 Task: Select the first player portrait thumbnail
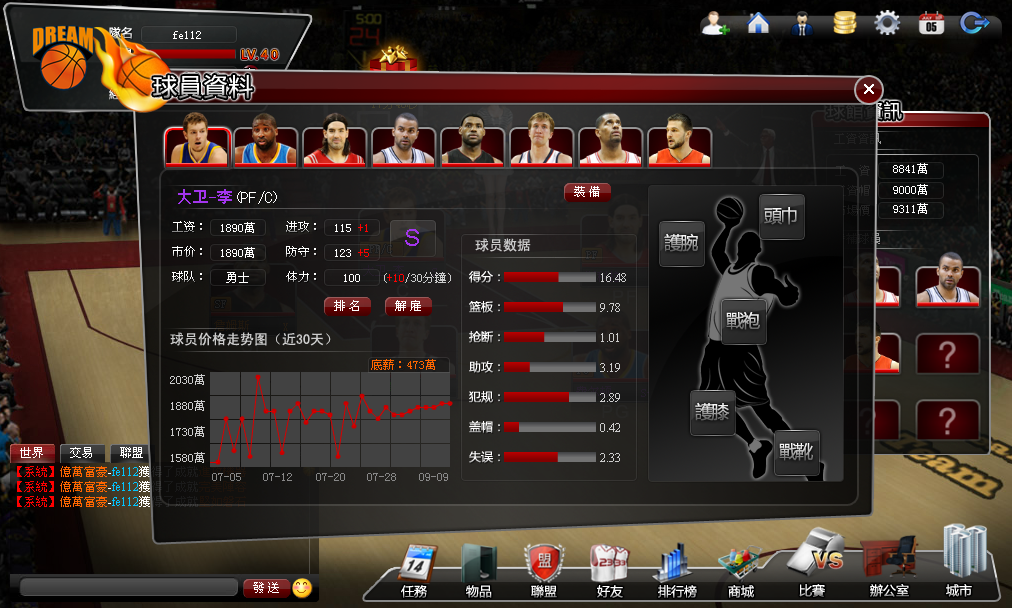coord(197,146)
